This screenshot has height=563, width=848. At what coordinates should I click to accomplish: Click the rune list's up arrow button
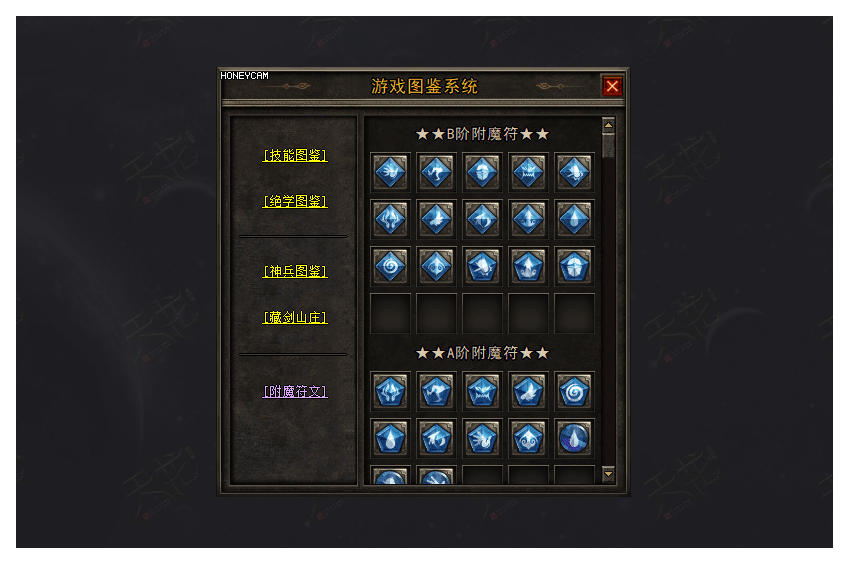pos(608,125)
